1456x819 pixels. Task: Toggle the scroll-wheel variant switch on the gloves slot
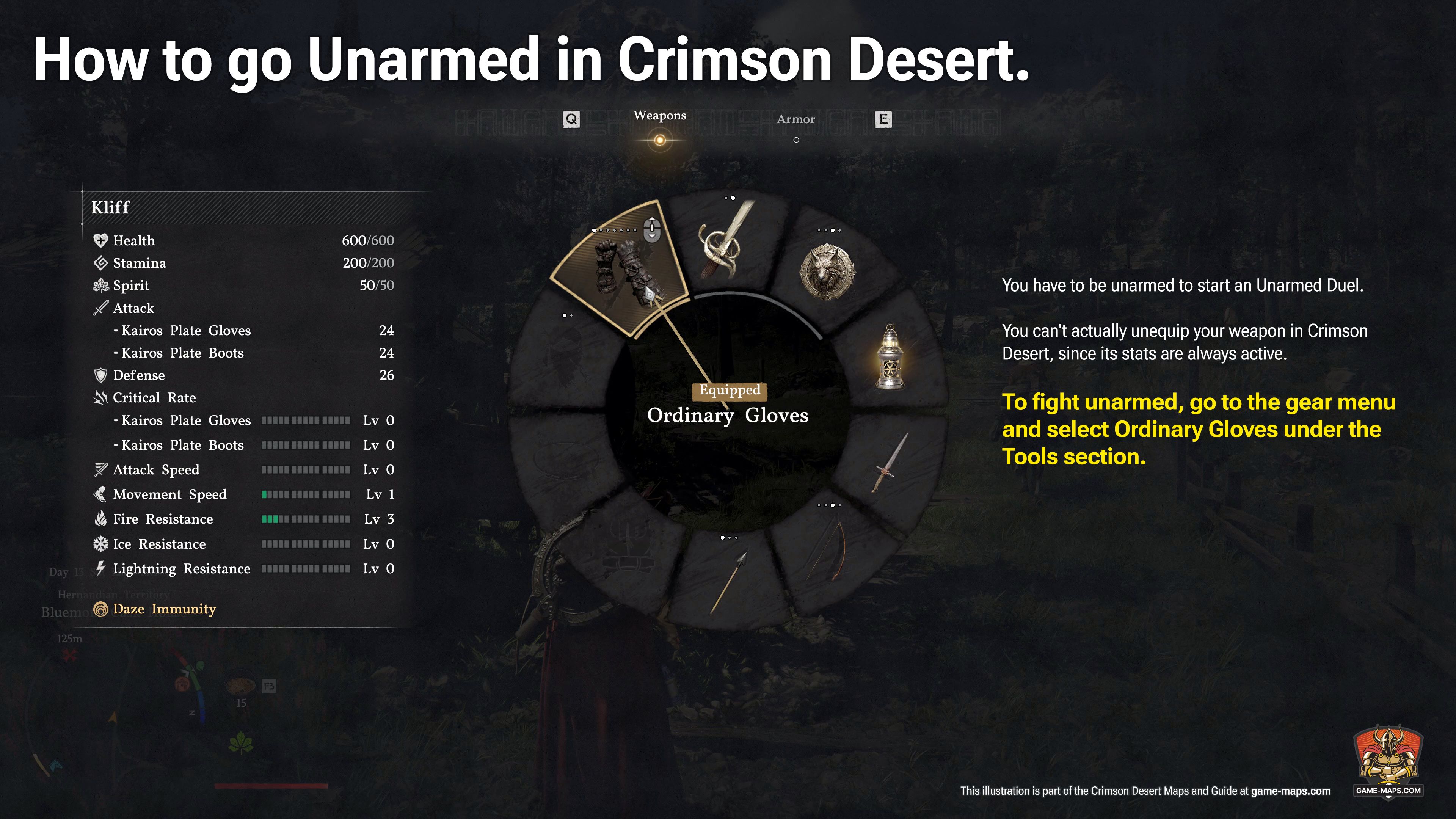click(x=652, y=229)
